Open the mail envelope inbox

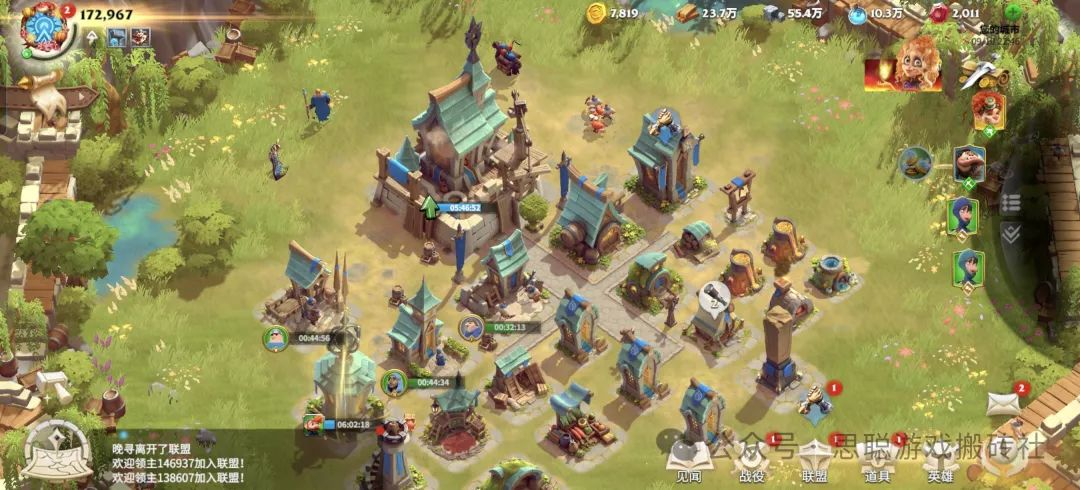click(1003, 403)
